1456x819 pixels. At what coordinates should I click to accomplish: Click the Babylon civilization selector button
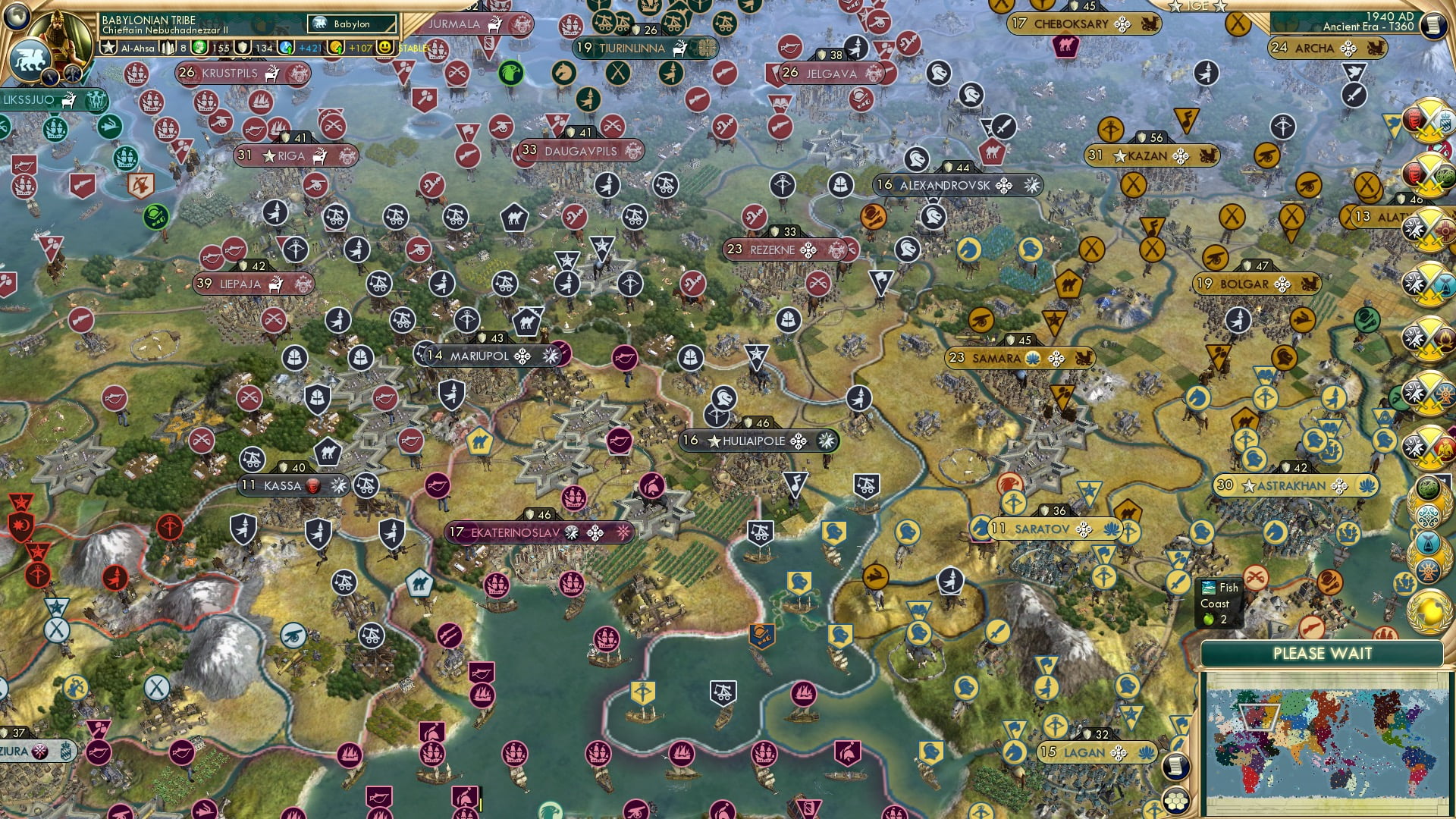[x=352, y=24]
